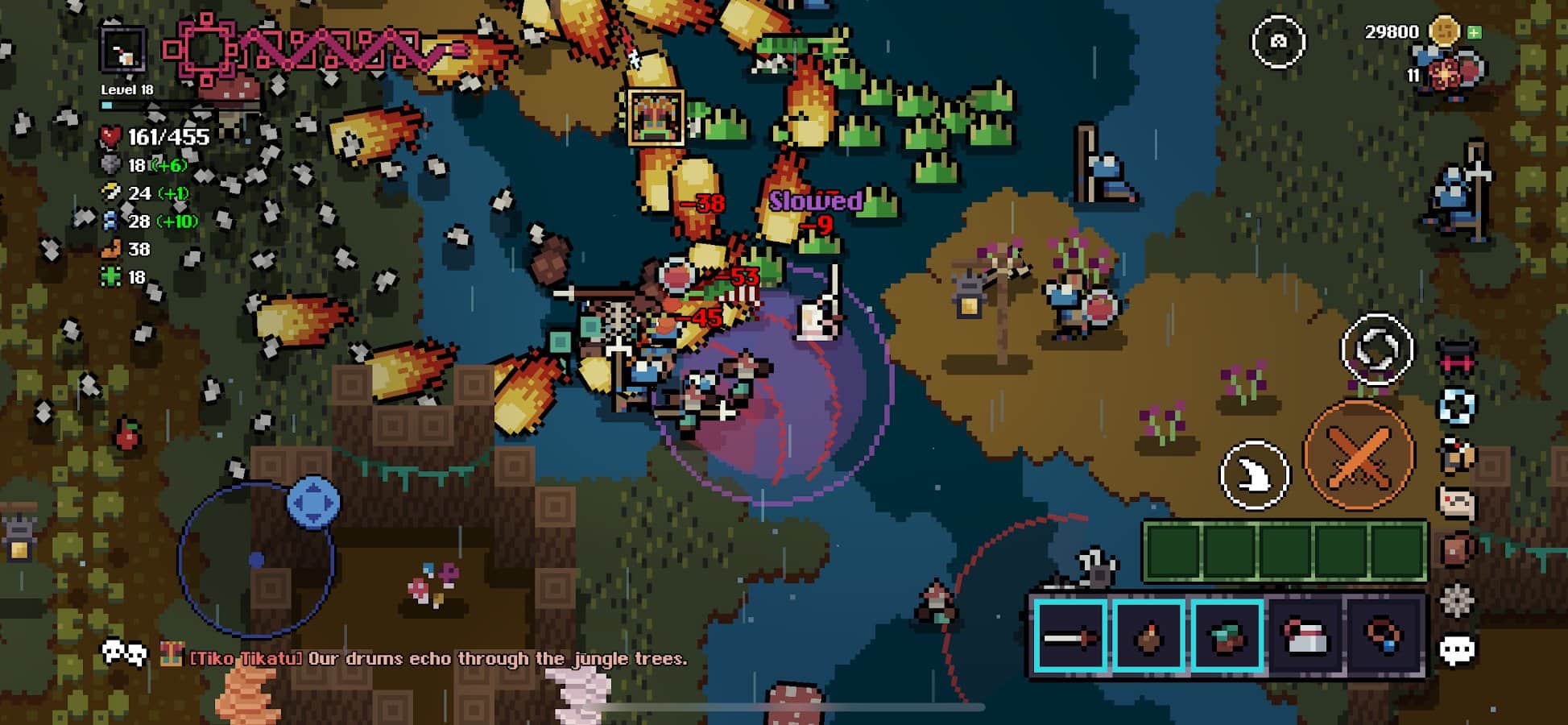Move the blue virtual joystick knob

pyautogui.click(x=313, y=503)
